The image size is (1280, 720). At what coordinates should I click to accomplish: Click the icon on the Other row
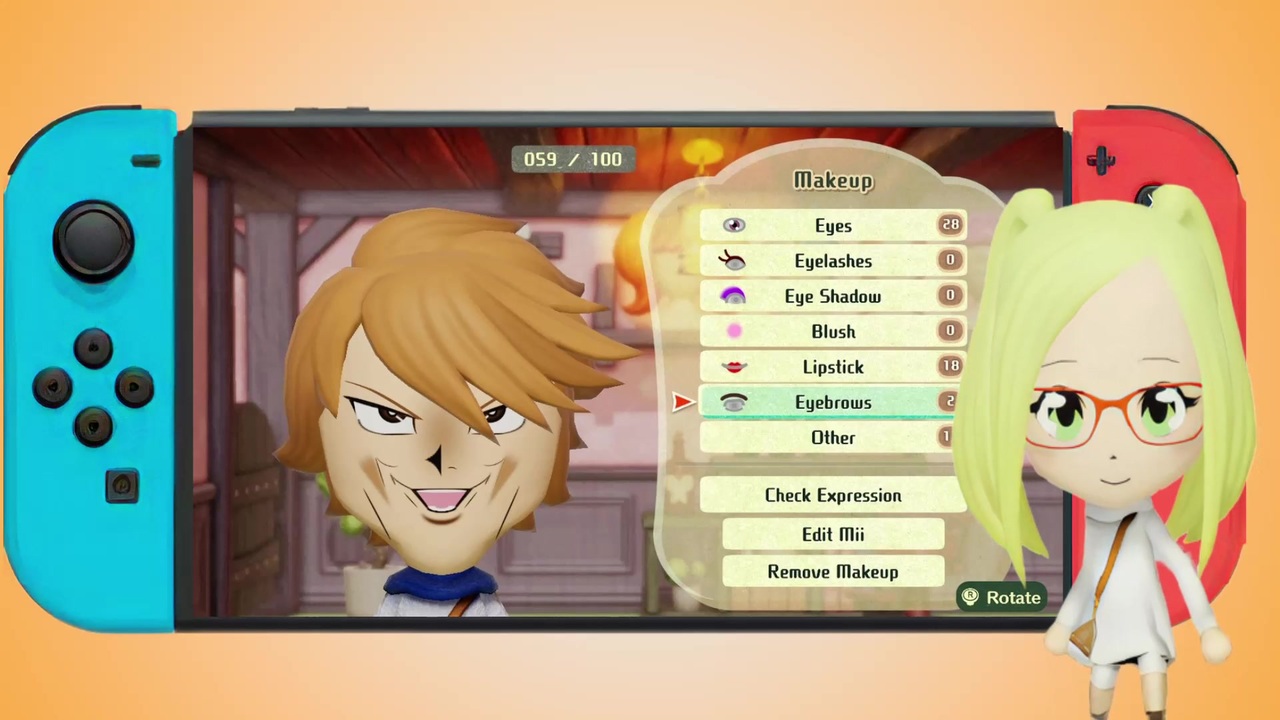pos(734,437)
